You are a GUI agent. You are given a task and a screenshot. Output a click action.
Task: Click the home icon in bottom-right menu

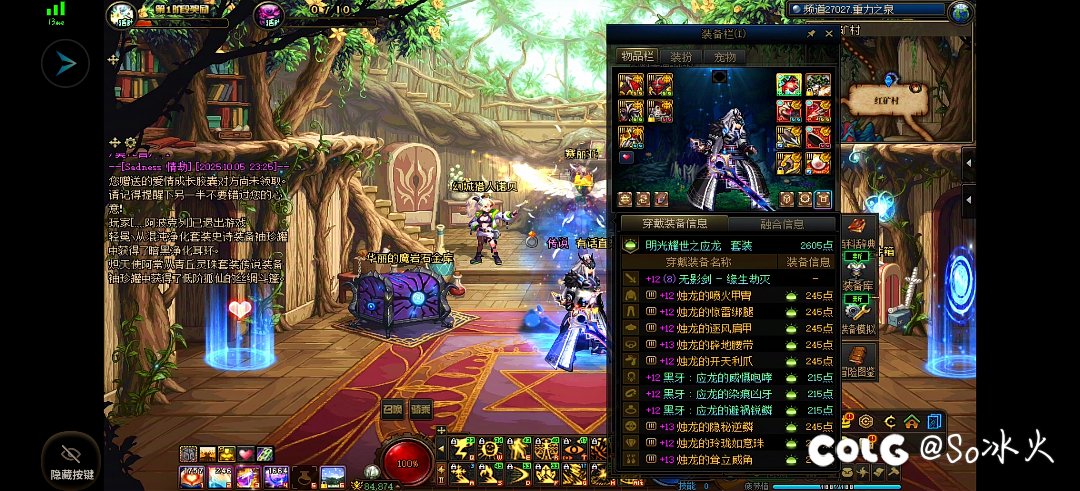click(x=911, y=421)
